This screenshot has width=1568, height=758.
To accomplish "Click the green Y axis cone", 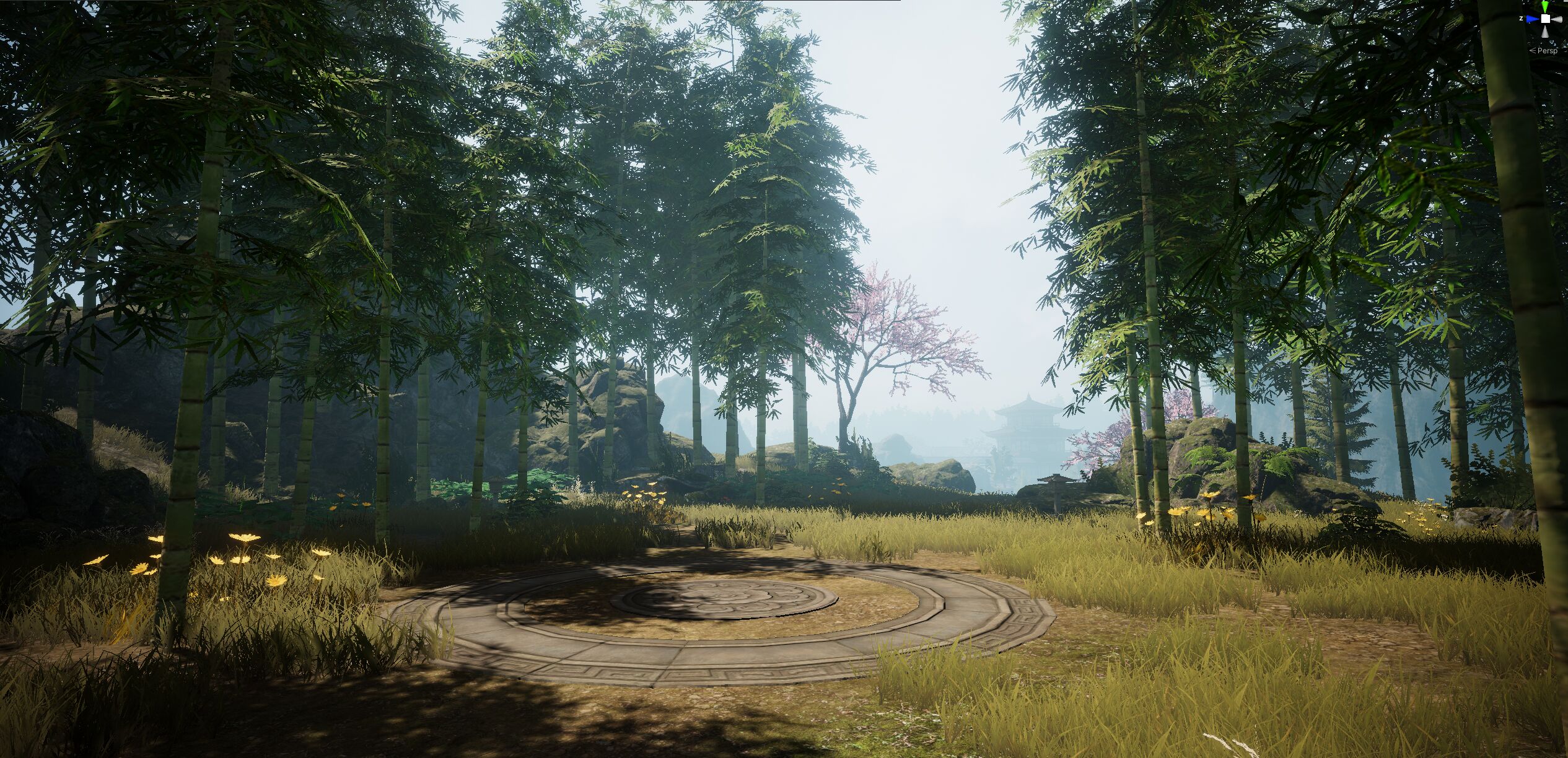I will 1545,6.
